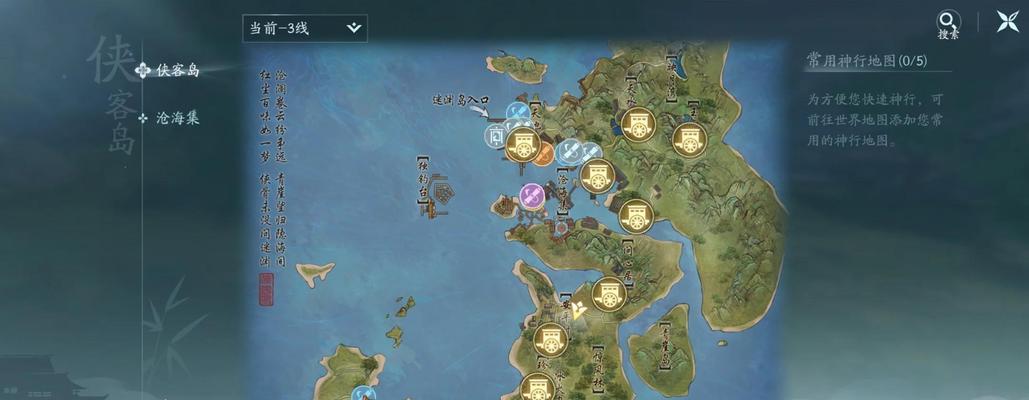Switch to the 沧海集 map
Screen dimensions: 1029x400
pyautogui.click(x=177, y=118)
